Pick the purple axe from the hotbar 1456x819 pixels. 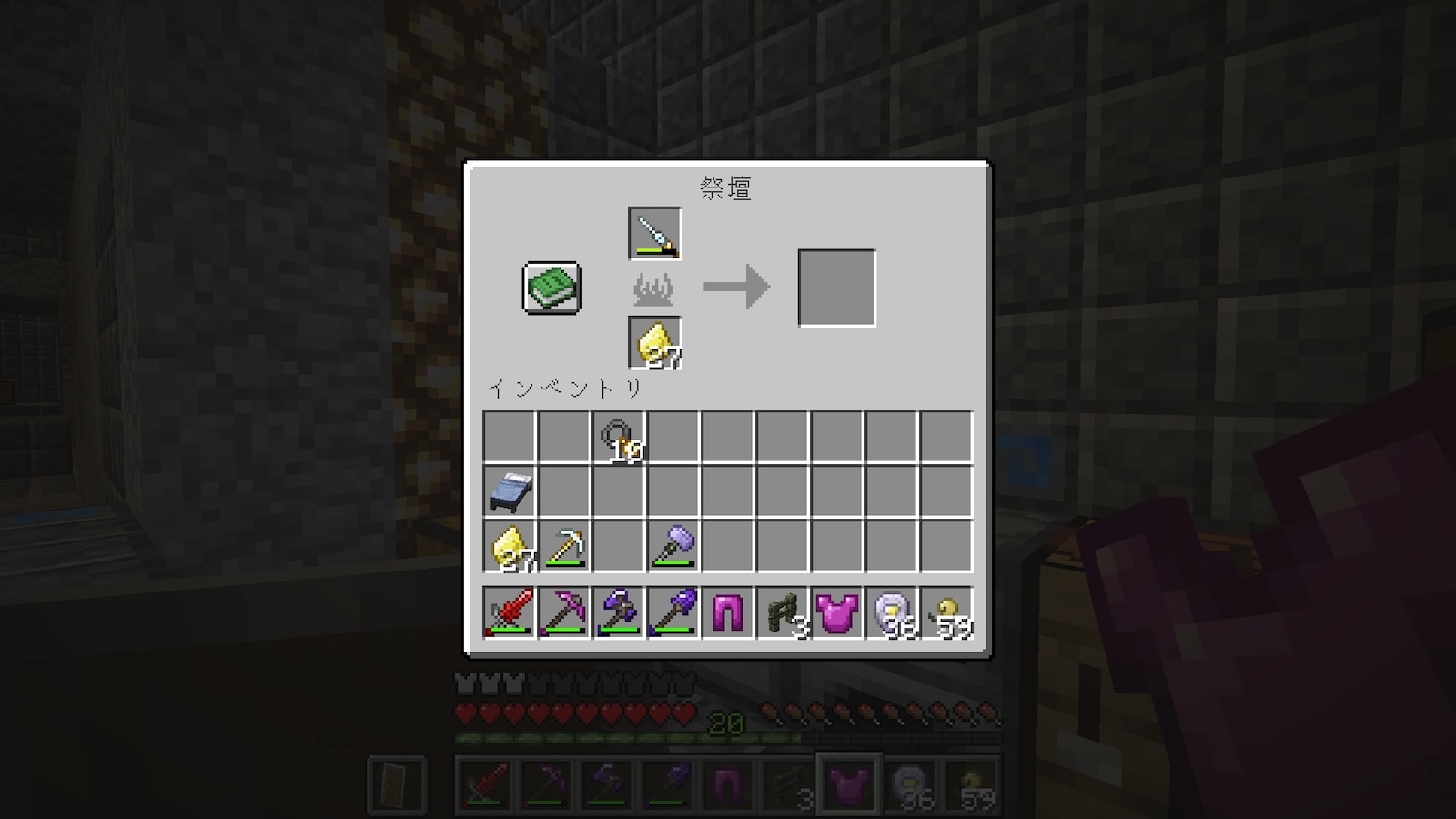[619, 612]
